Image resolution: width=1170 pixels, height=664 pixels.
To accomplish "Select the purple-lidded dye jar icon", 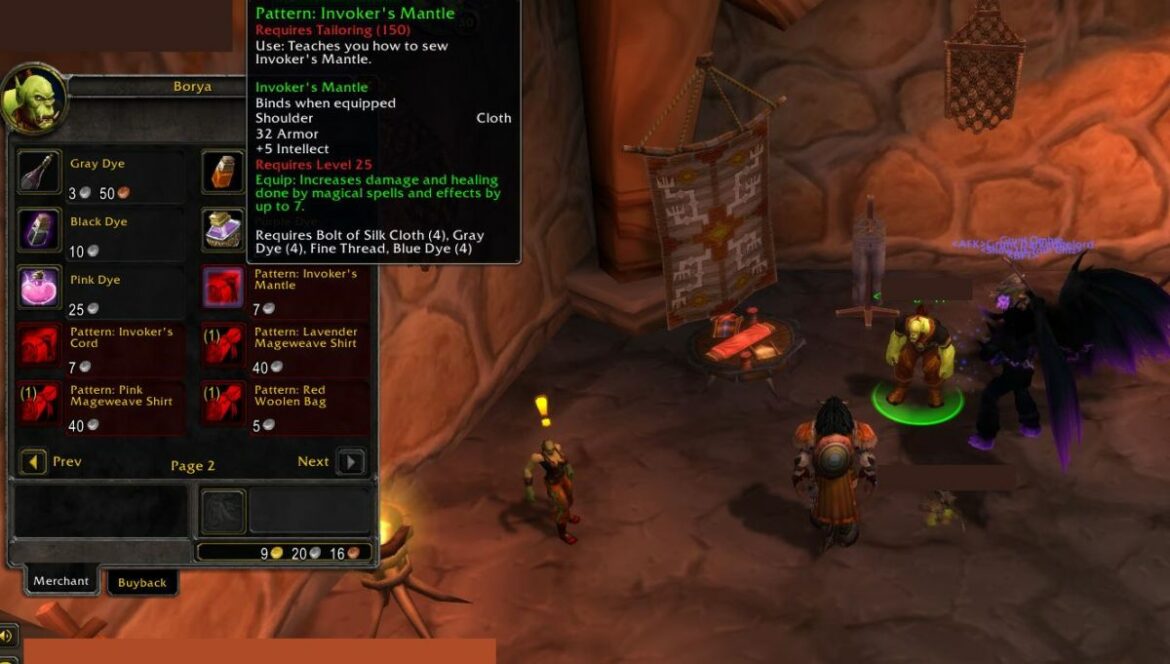I will pos(222,230).
